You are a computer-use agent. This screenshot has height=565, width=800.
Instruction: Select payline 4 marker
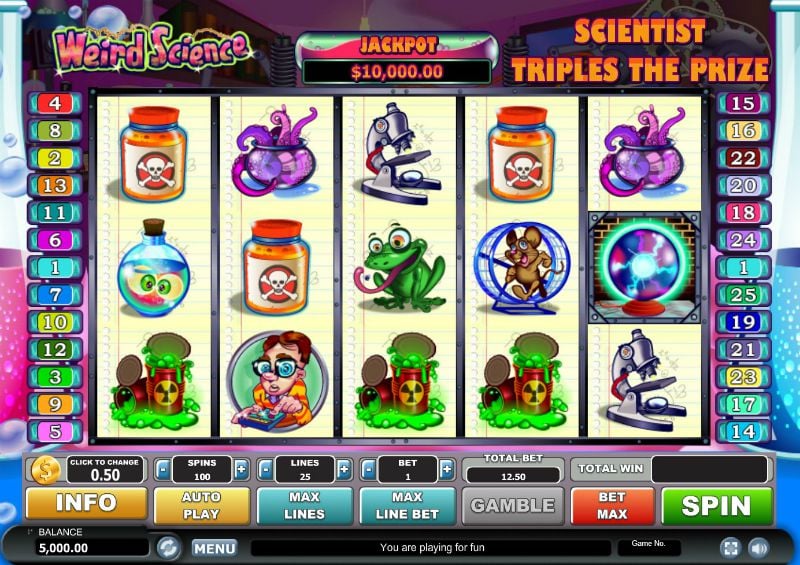point(54,103)
